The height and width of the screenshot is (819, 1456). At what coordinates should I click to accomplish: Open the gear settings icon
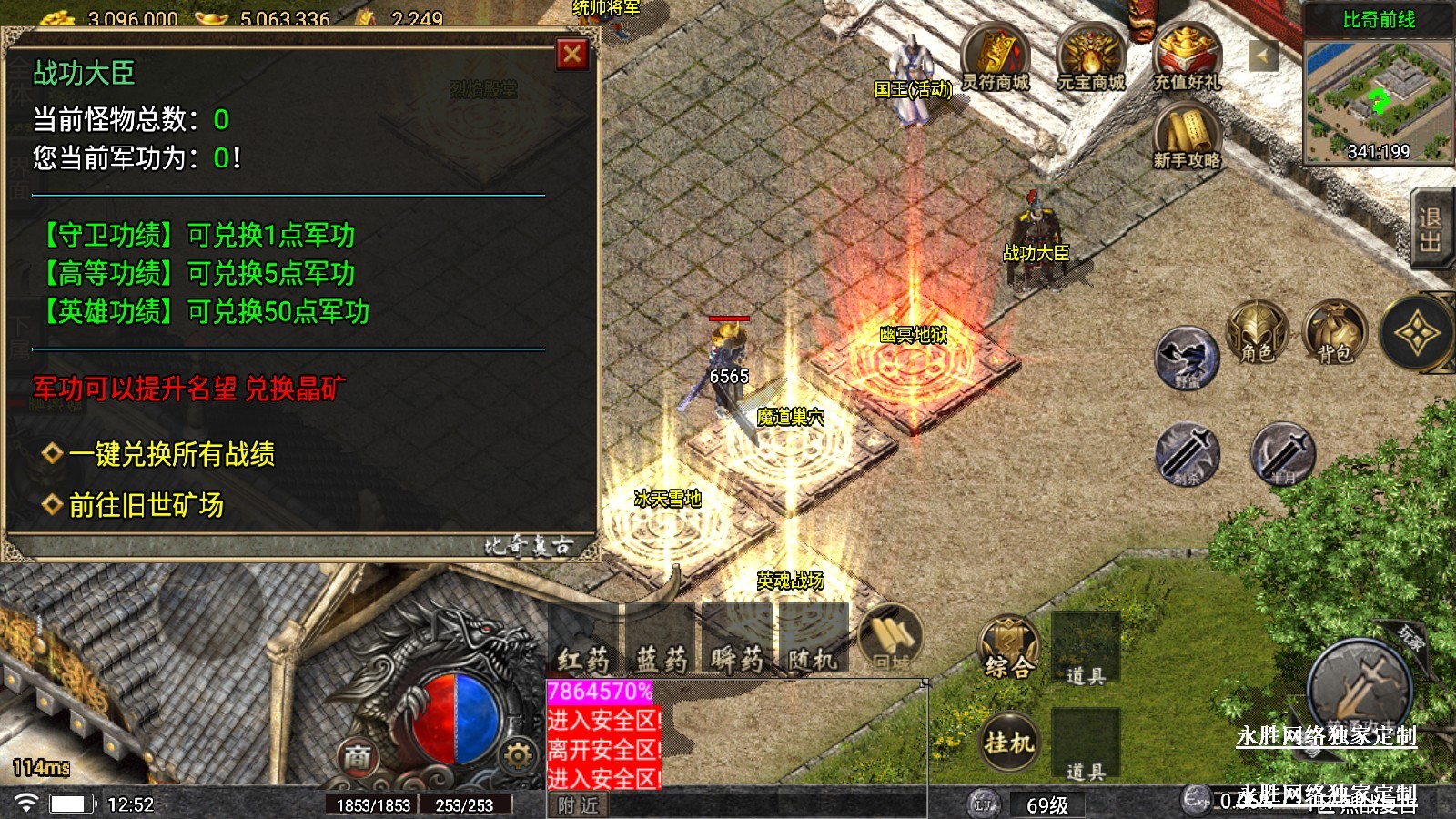click(517, 755)
